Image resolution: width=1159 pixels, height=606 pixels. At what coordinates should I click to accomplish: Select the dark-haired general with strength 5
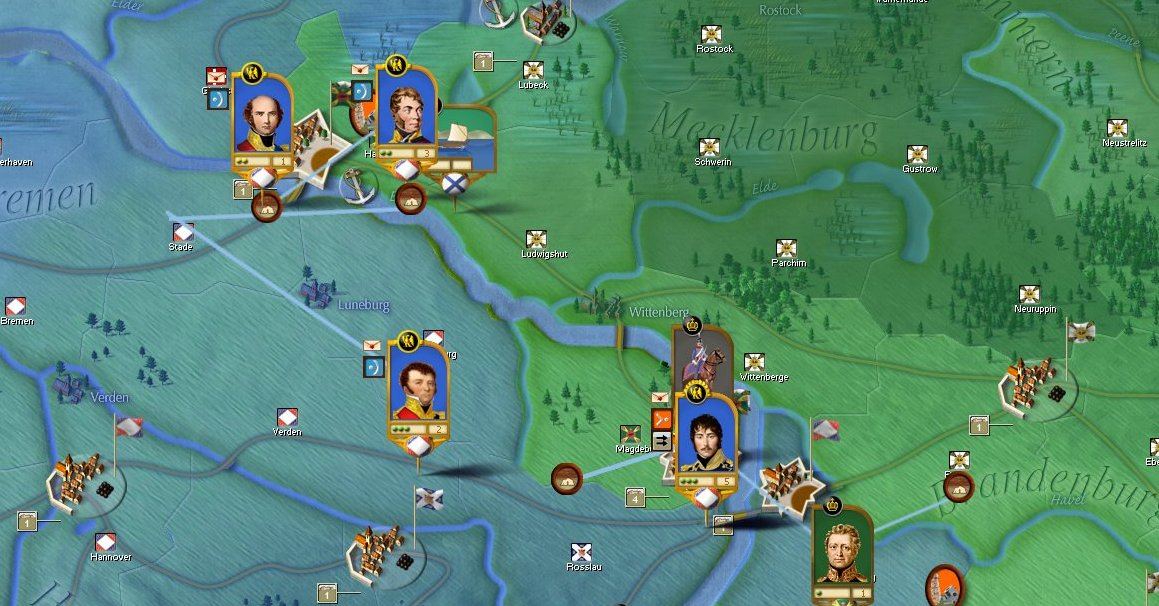click(x=706, y=438)
